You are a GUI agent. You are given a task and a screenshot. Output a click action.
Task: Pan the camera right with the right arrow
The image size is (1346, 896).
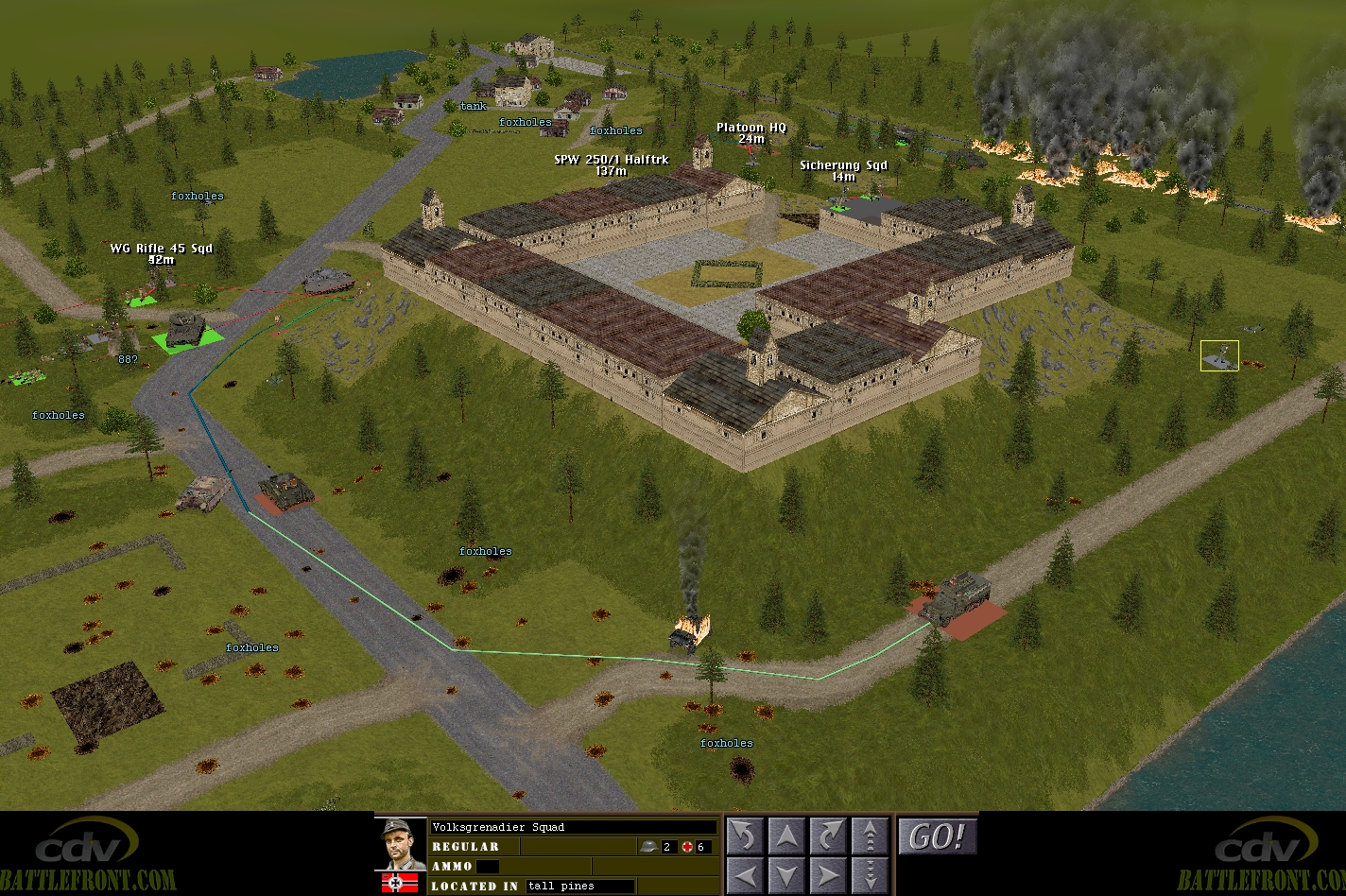click(827, 873)
